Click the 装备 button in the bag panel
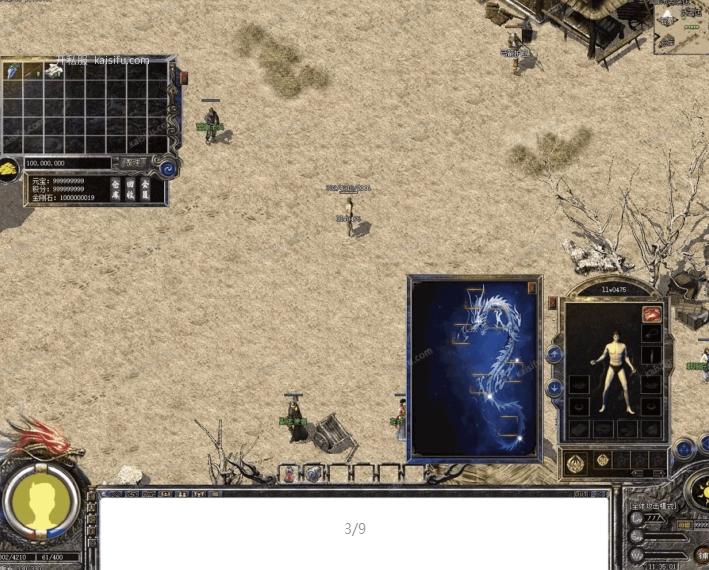 pos(145,191)
